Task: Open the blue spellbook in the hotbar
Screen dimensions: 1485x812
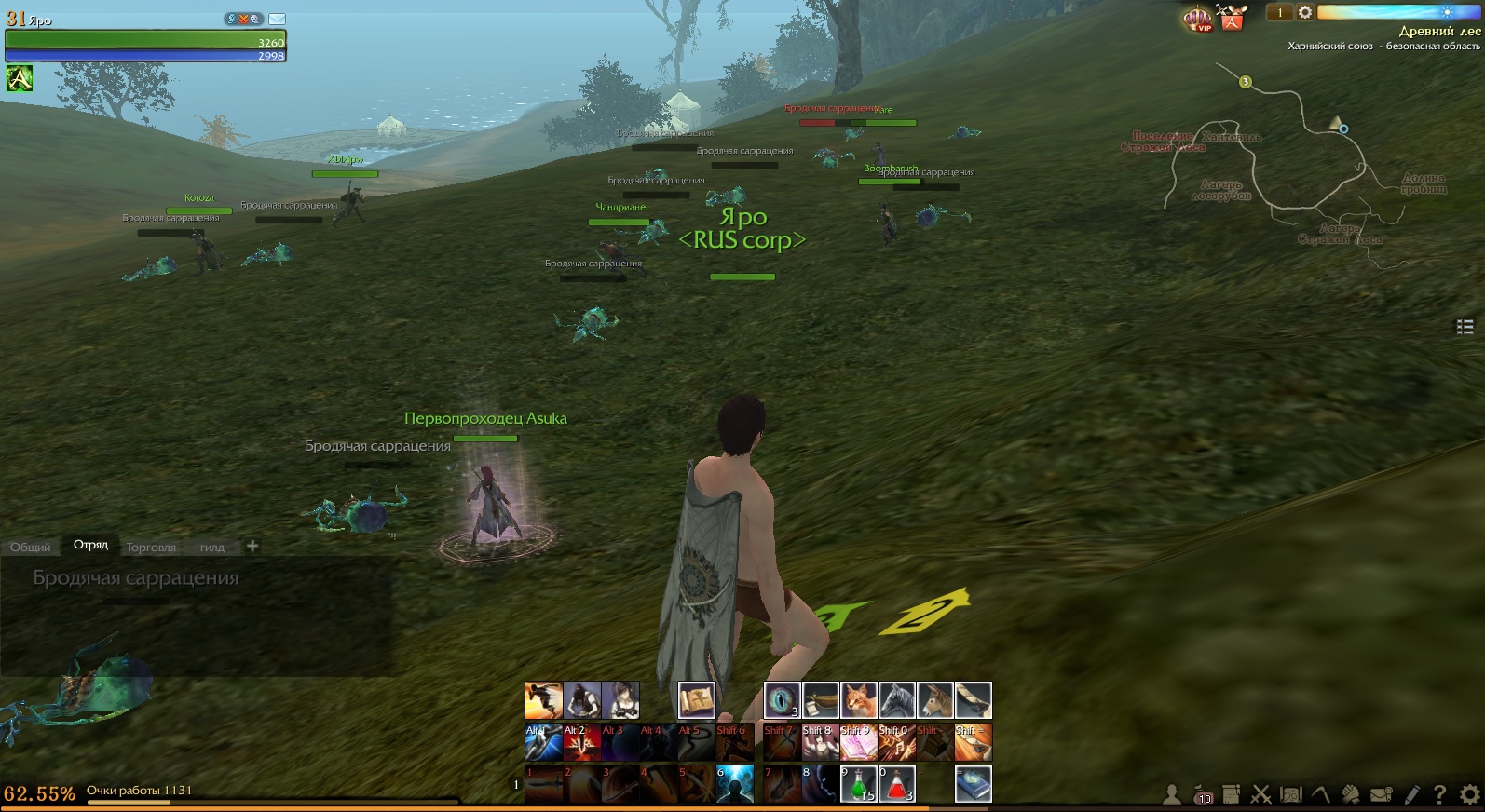Action: coord(973,784)
